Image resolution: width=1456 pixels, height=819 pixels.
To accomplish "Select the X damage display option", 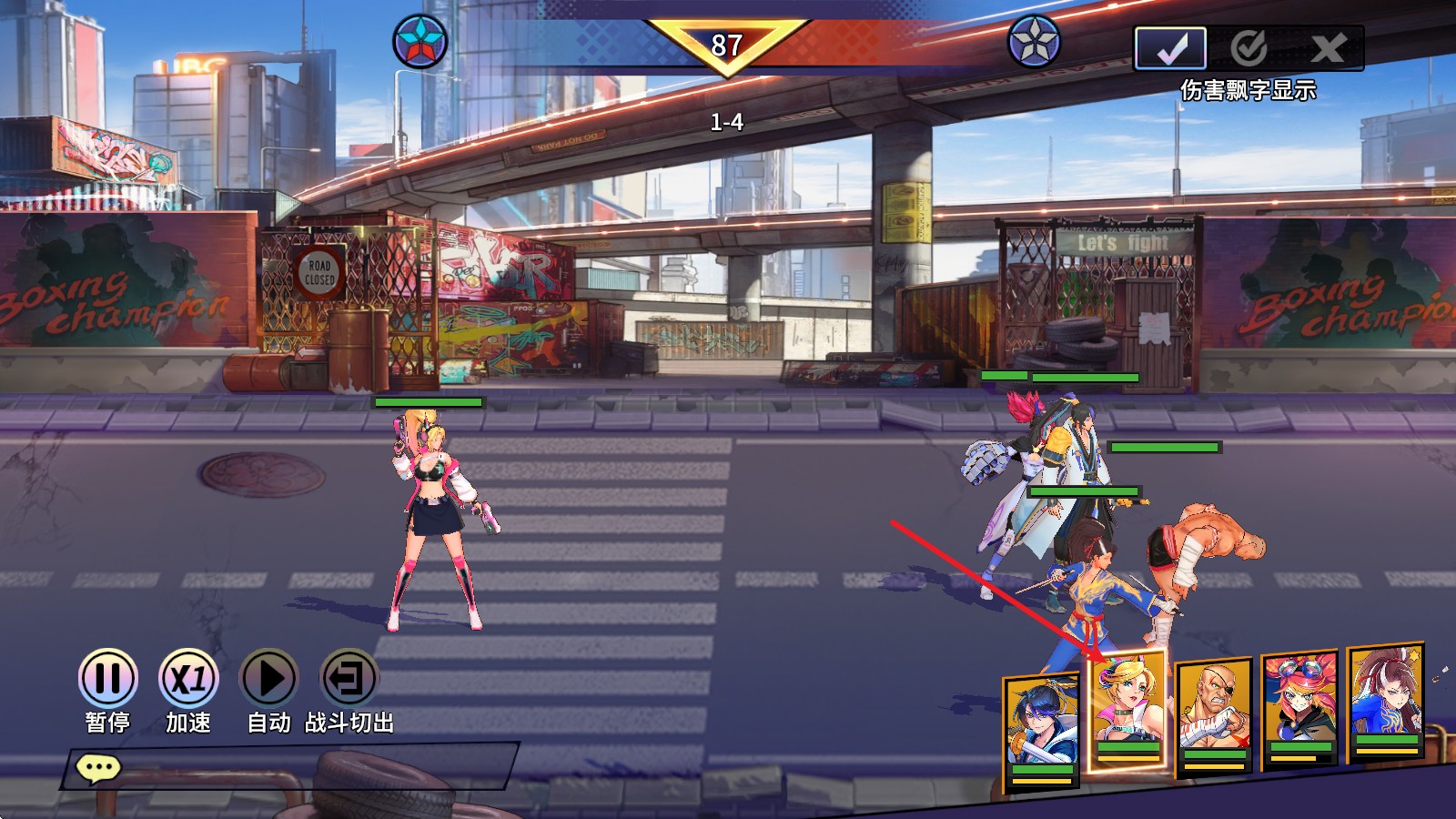I will point(1329,48).
